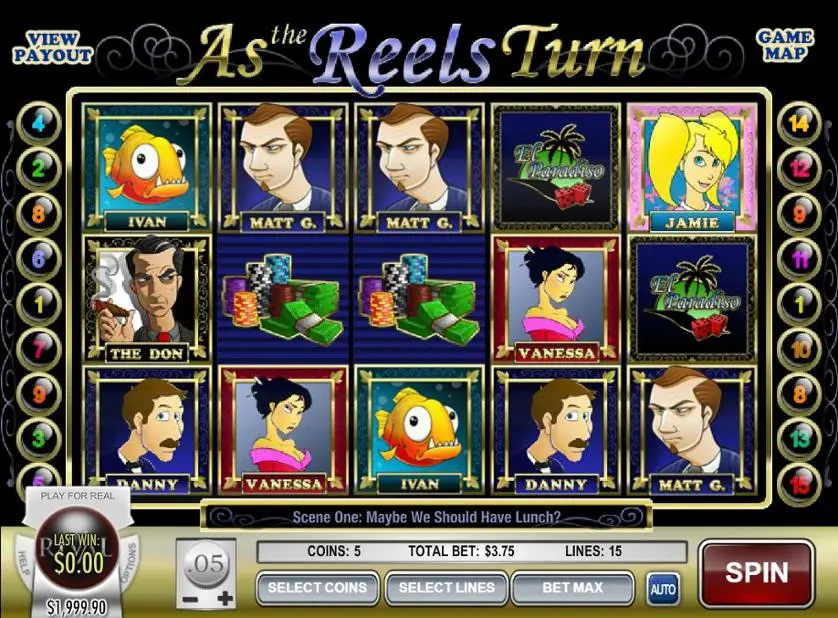Click the Select Coins button

(x=317, y=588)
